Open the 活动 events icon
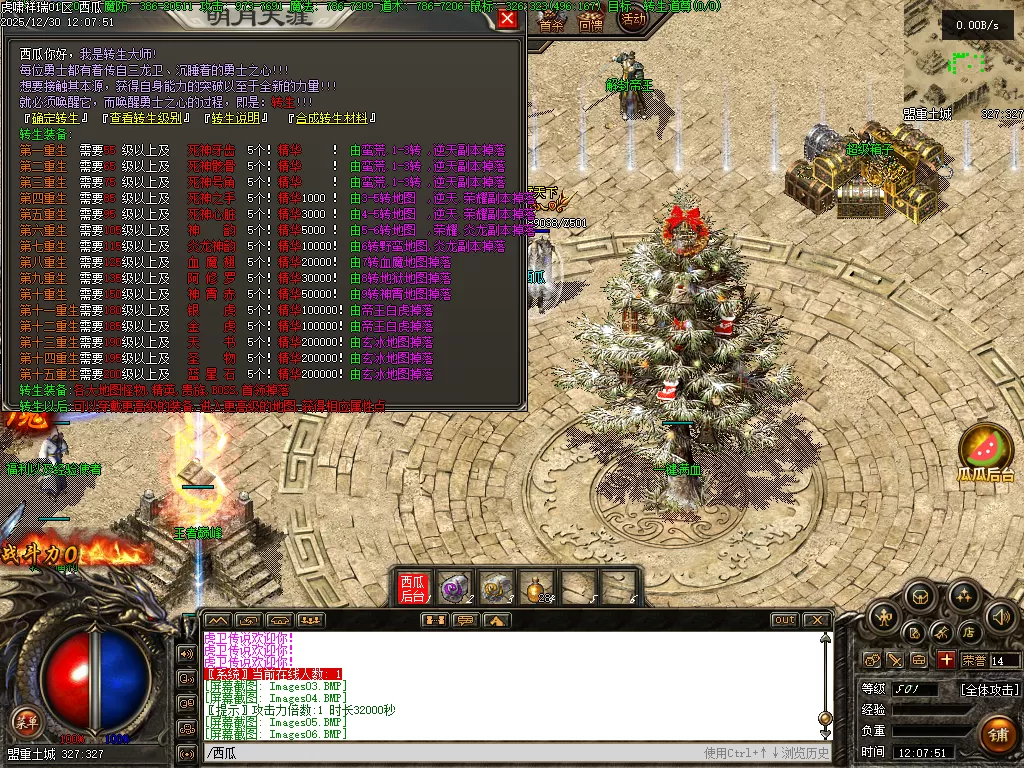1024x768 pixels. pyautogui.click(x=633, y=19)
